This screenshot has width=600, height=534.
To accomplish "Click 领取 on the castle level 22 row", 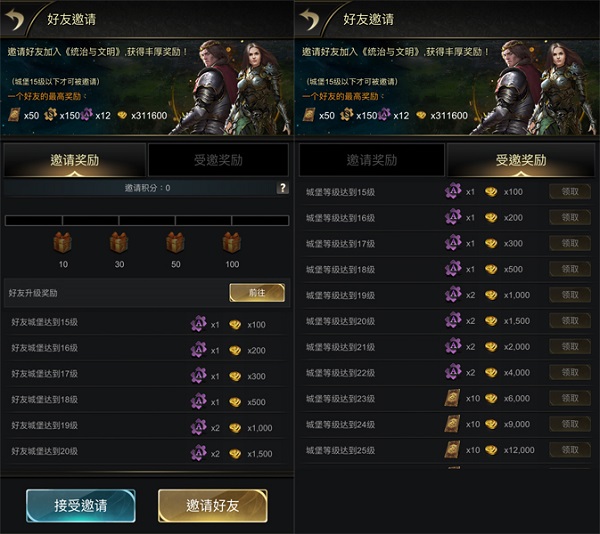I will [570, 373].
